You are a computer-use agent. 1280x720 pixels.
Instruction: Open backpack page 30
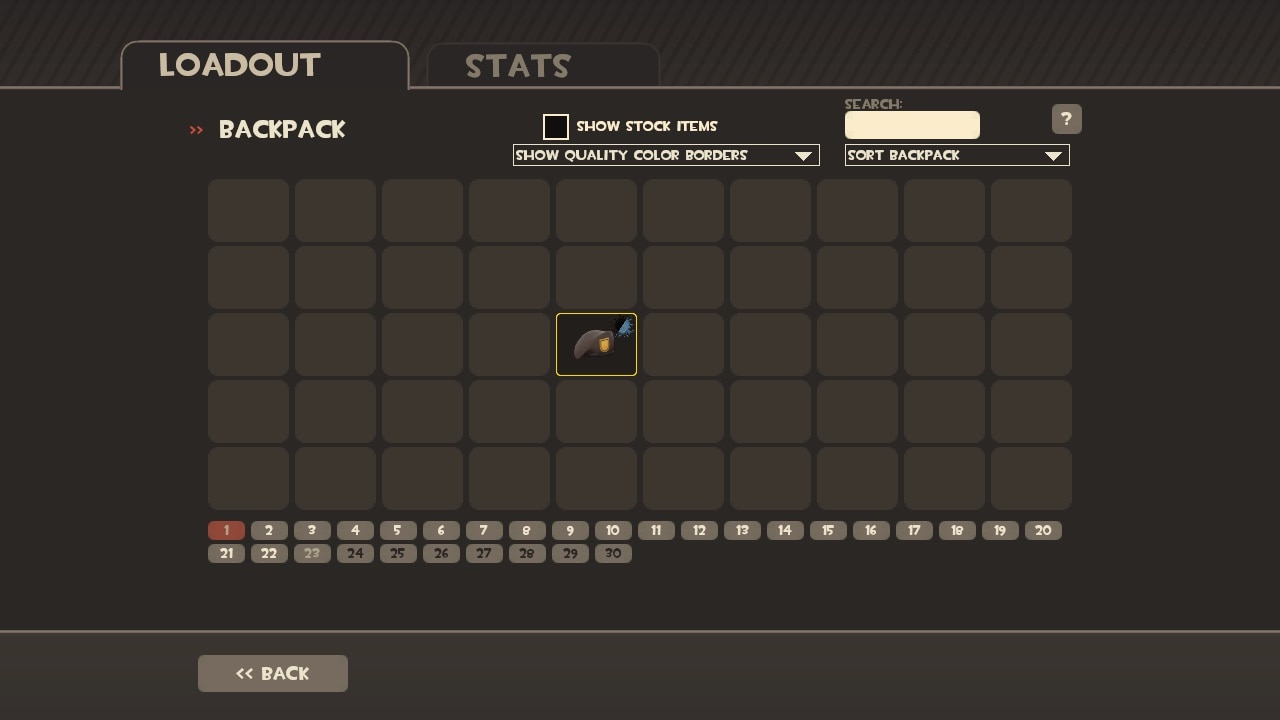click(x=613, y=554)
